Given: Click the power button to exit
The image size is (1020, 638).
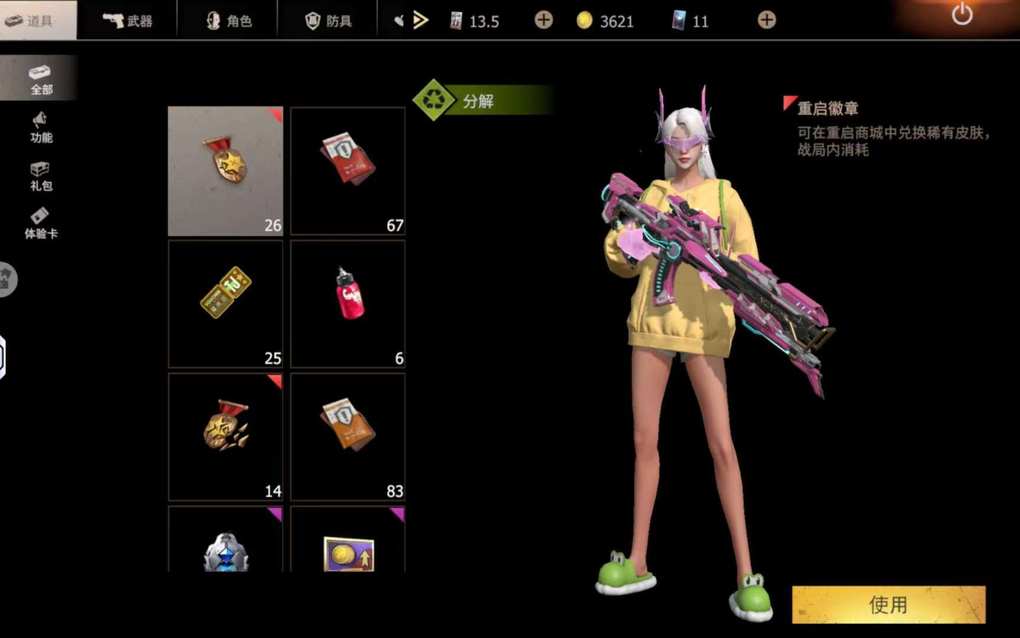Looking at the screenshot, I should [x=962, y=15].
